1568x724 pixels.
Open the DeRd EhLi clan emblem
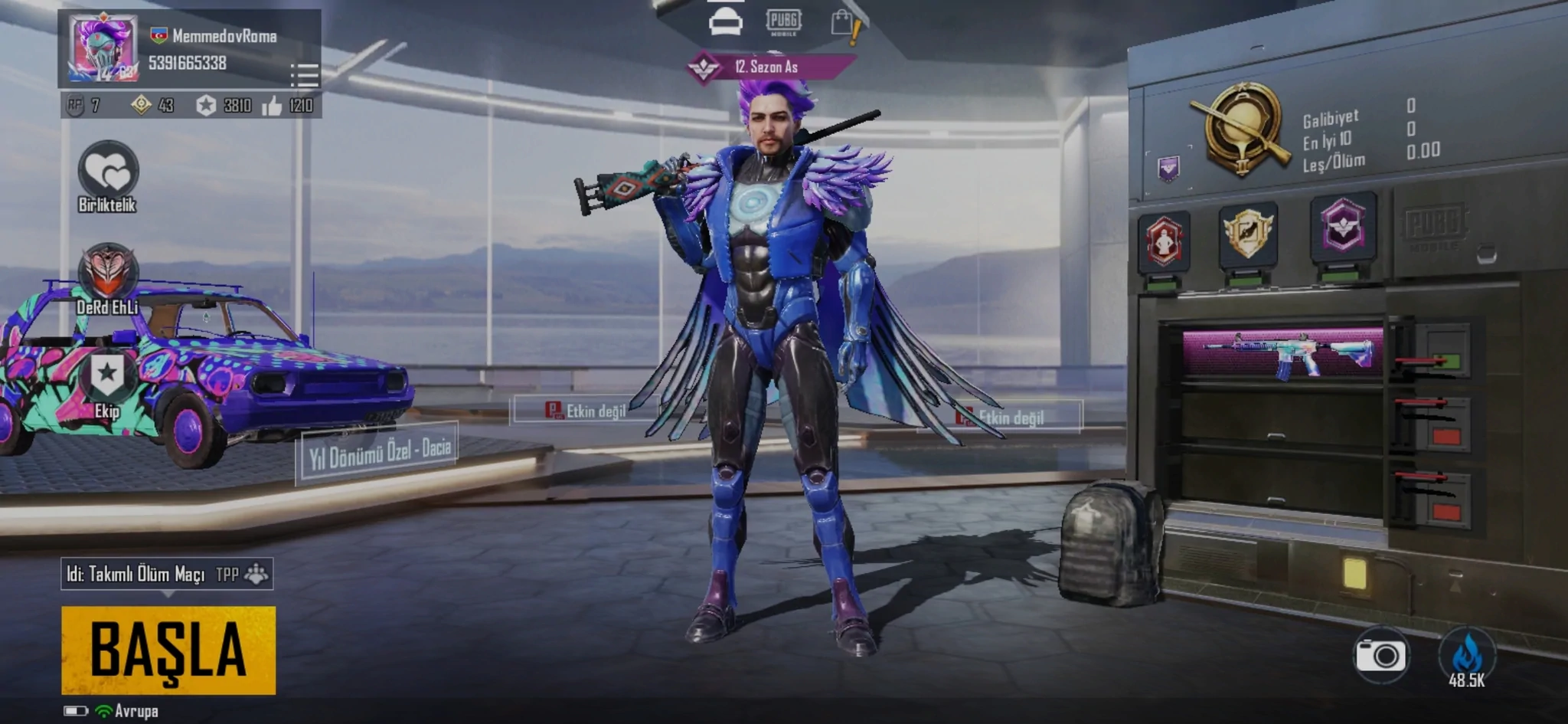(107, 273)
